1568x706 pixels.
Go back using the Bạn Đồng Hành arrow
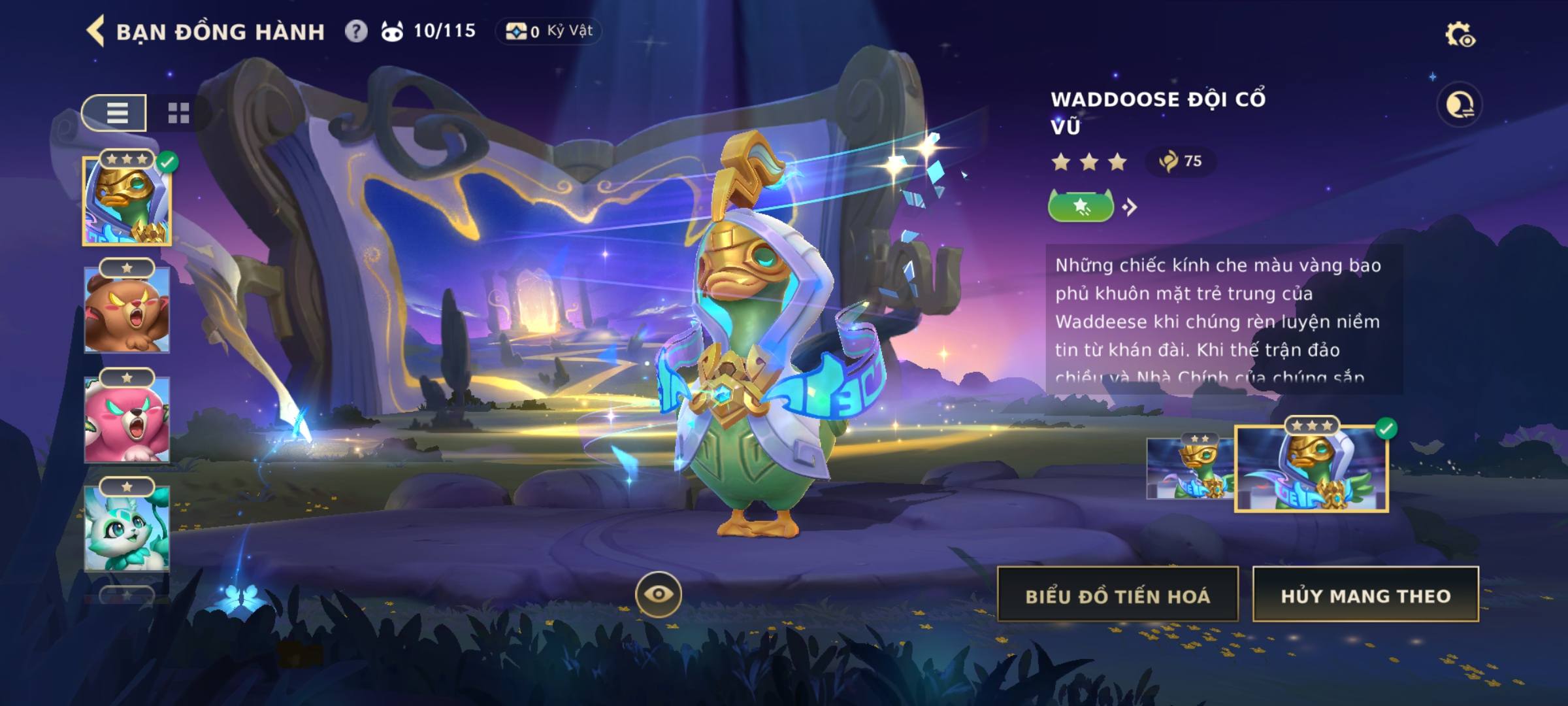(96, 31)
